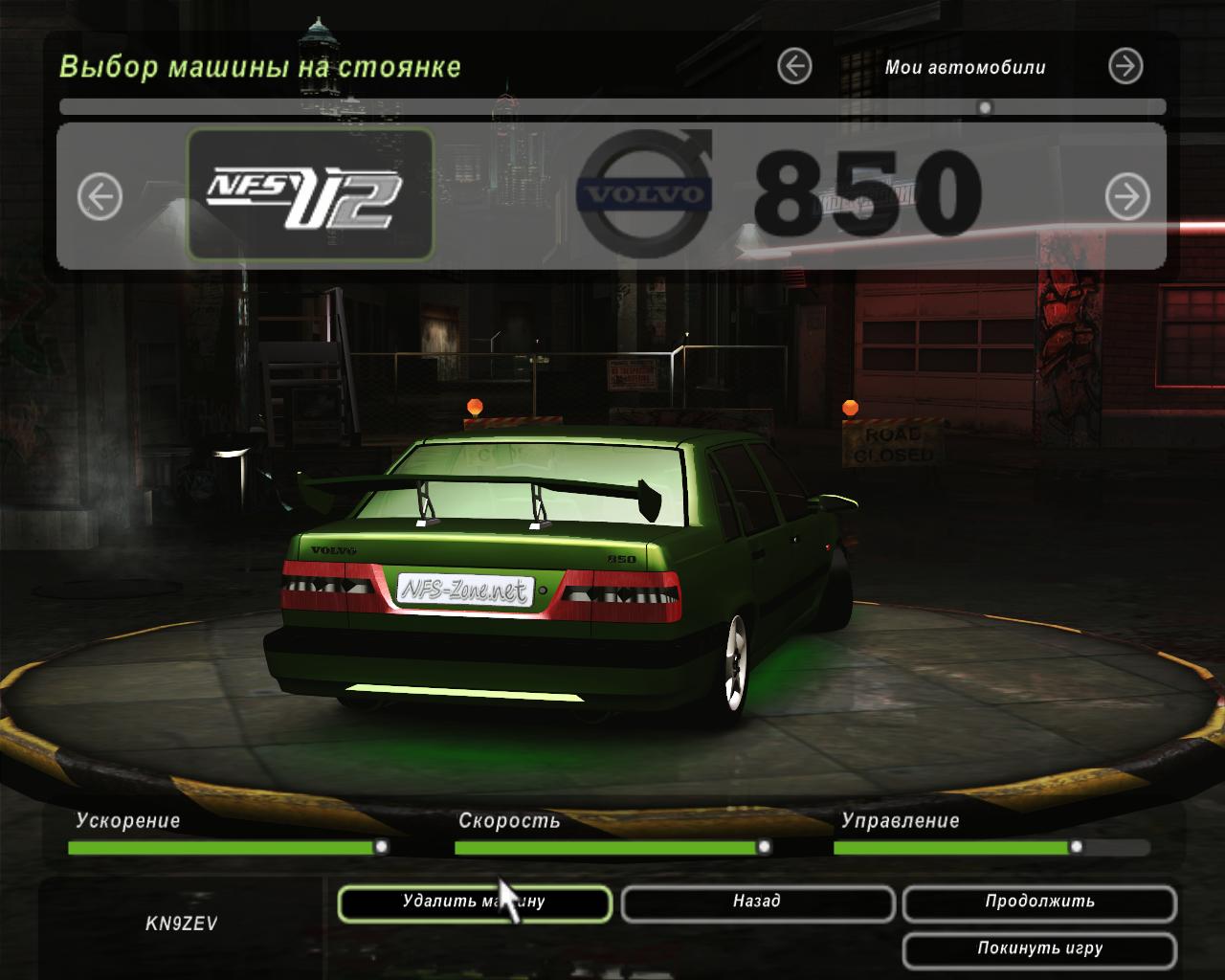Select the NFS U2 logo car tile

coord(310,195)
